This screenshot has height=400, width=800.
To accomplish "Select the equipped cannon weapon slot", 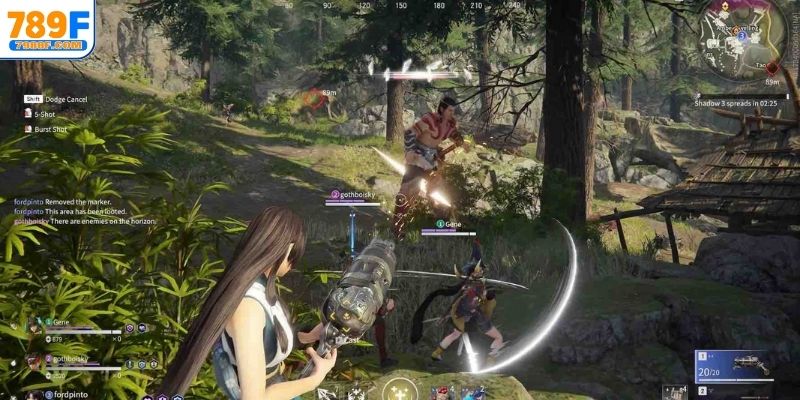I will 734,364.
